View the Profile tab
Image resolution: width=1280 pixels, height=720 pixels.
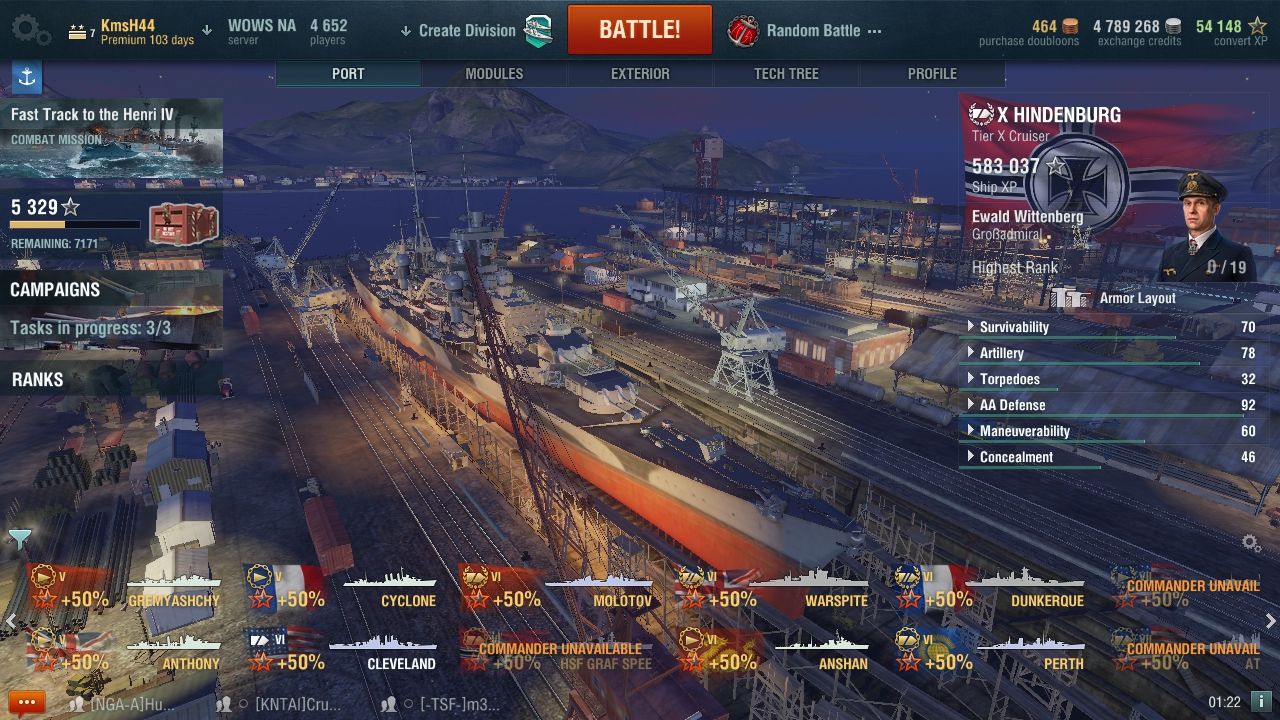coord(932,74)
